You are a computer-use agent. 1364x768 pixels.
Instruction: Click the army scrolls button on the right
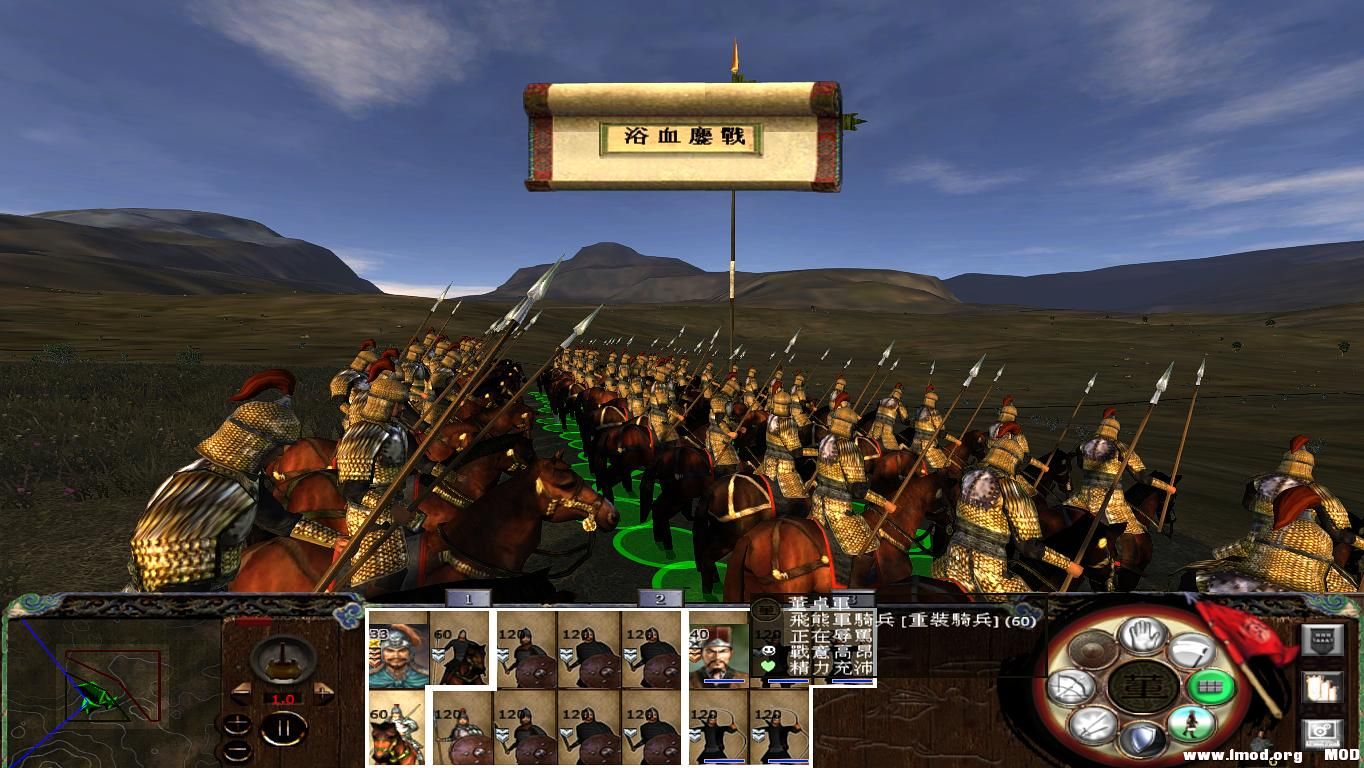1322,688
